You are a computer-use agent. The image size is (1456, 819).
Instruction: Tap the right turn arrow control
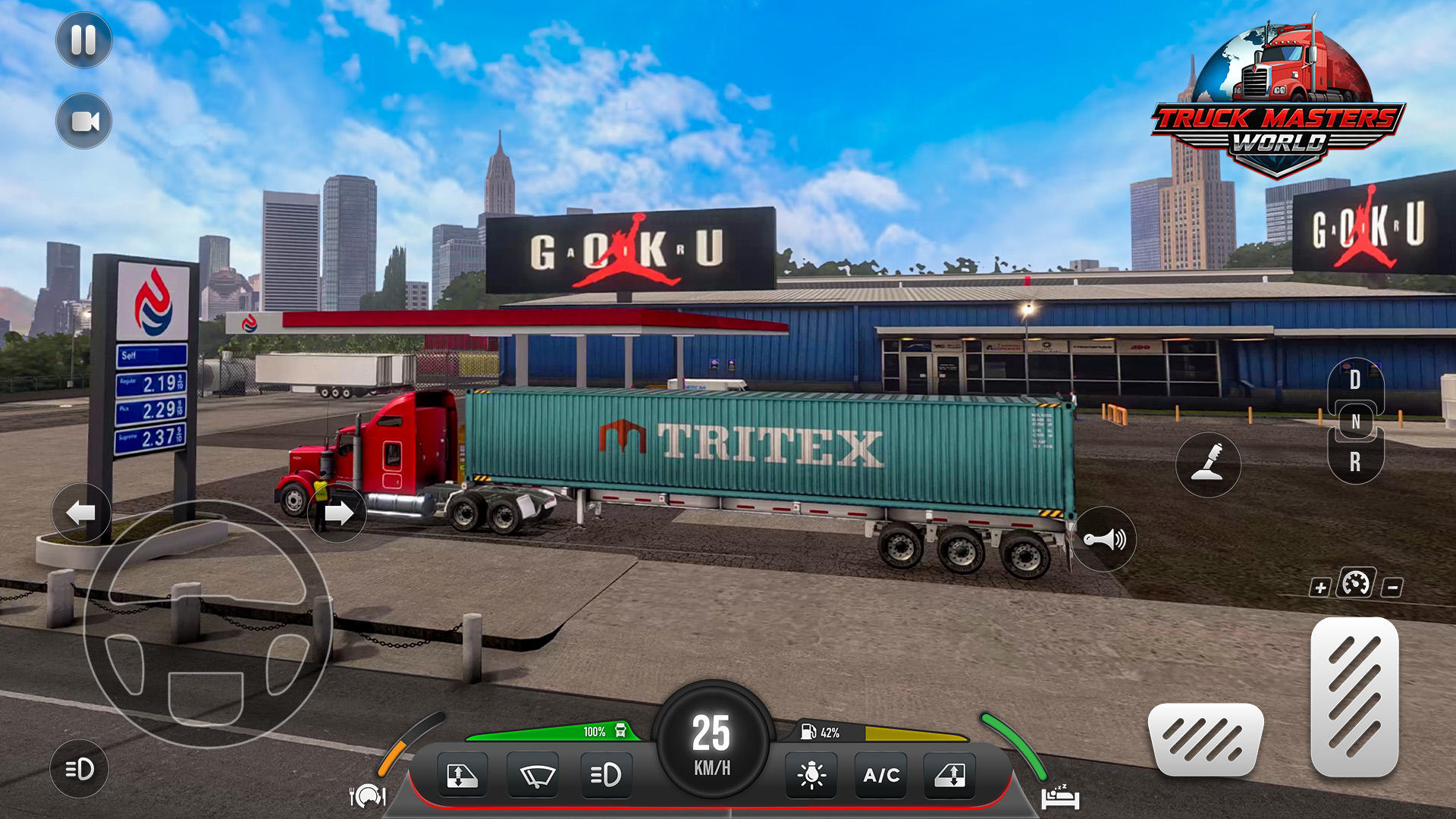(x=336, y=513)
